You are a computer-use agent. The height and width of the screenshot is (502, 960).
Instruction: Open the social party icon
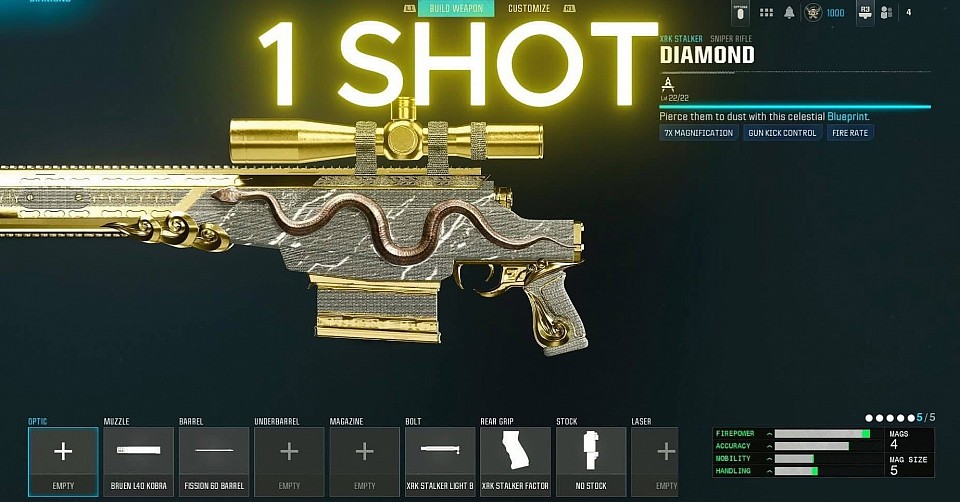pos(885,13)
